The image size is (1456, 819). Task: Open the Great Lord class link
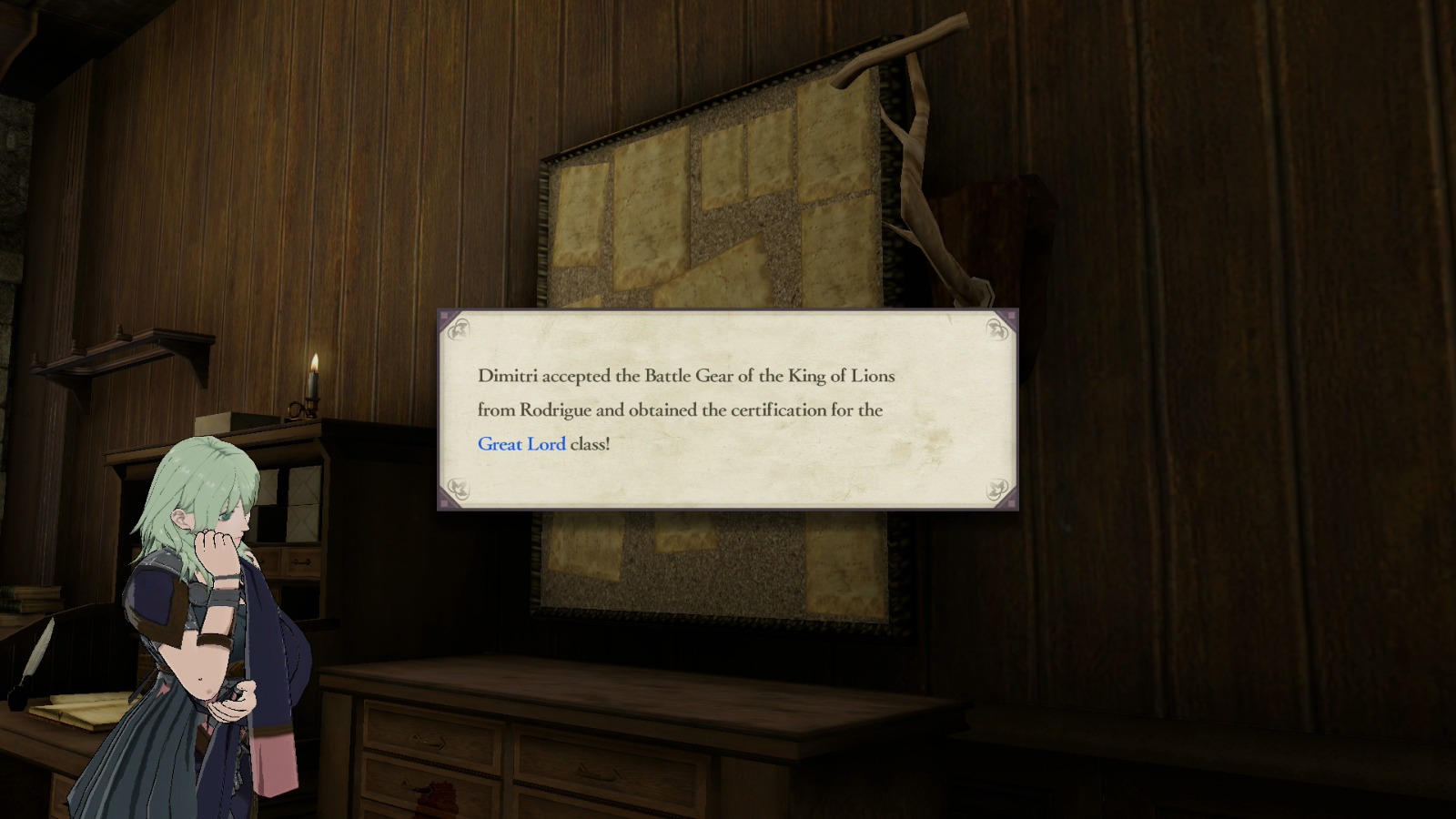(x=521, y=445)
